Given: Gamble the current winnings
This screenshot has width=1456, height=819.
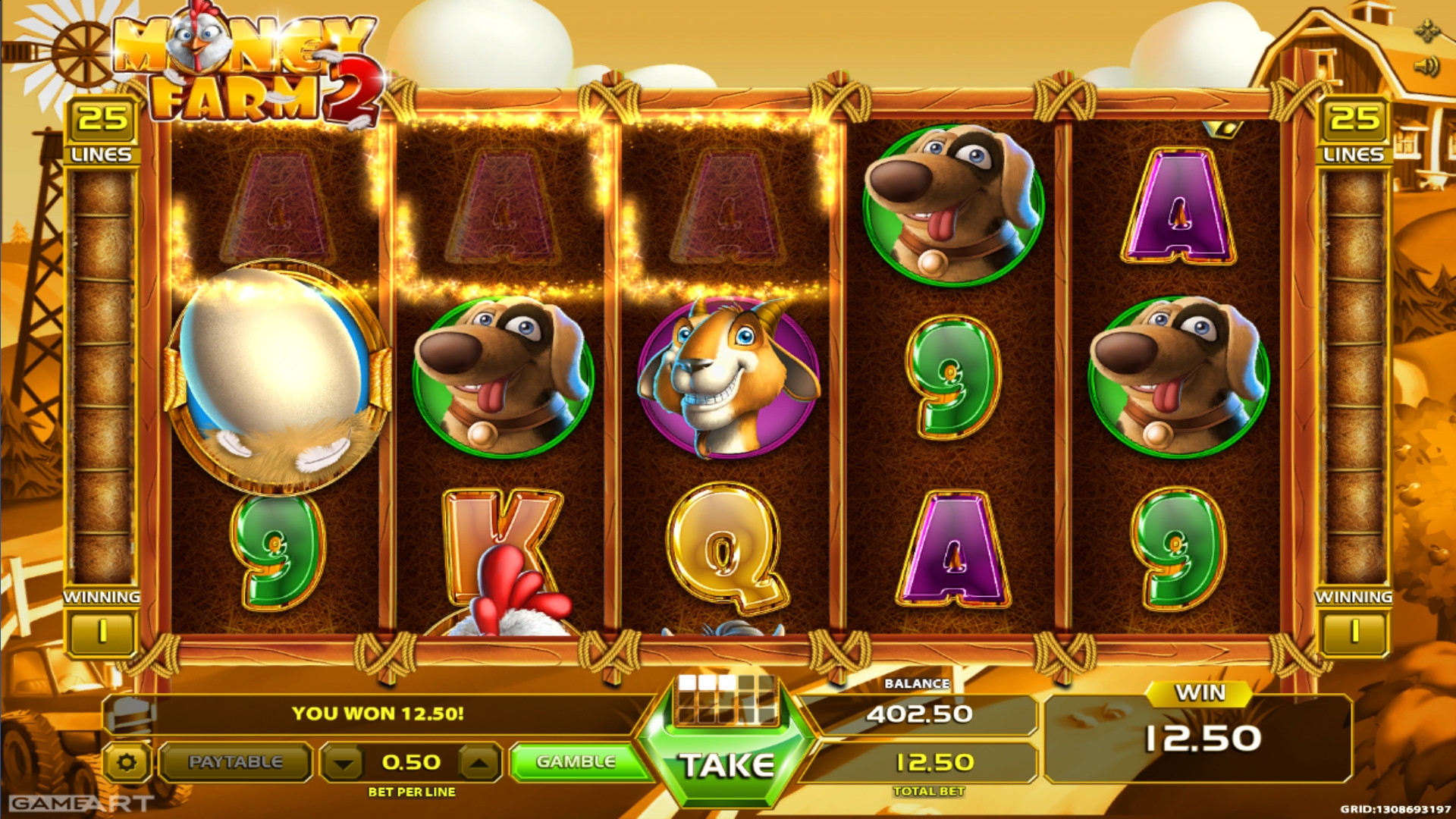Looking at the screenshot, I should (576, 761).
